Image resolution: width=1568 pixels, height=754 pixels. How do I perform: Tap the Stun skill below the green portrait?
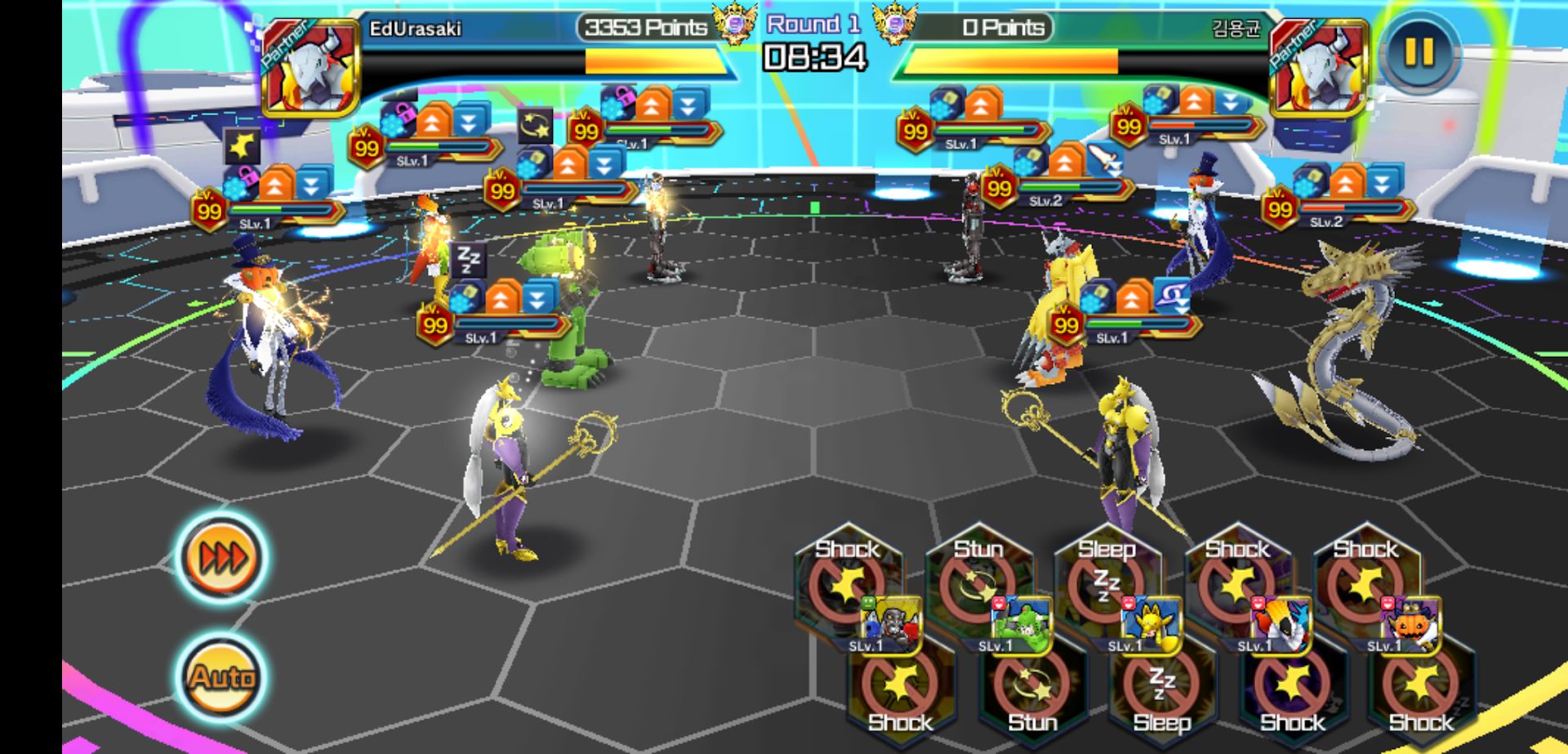click(x=1031, y=694)
